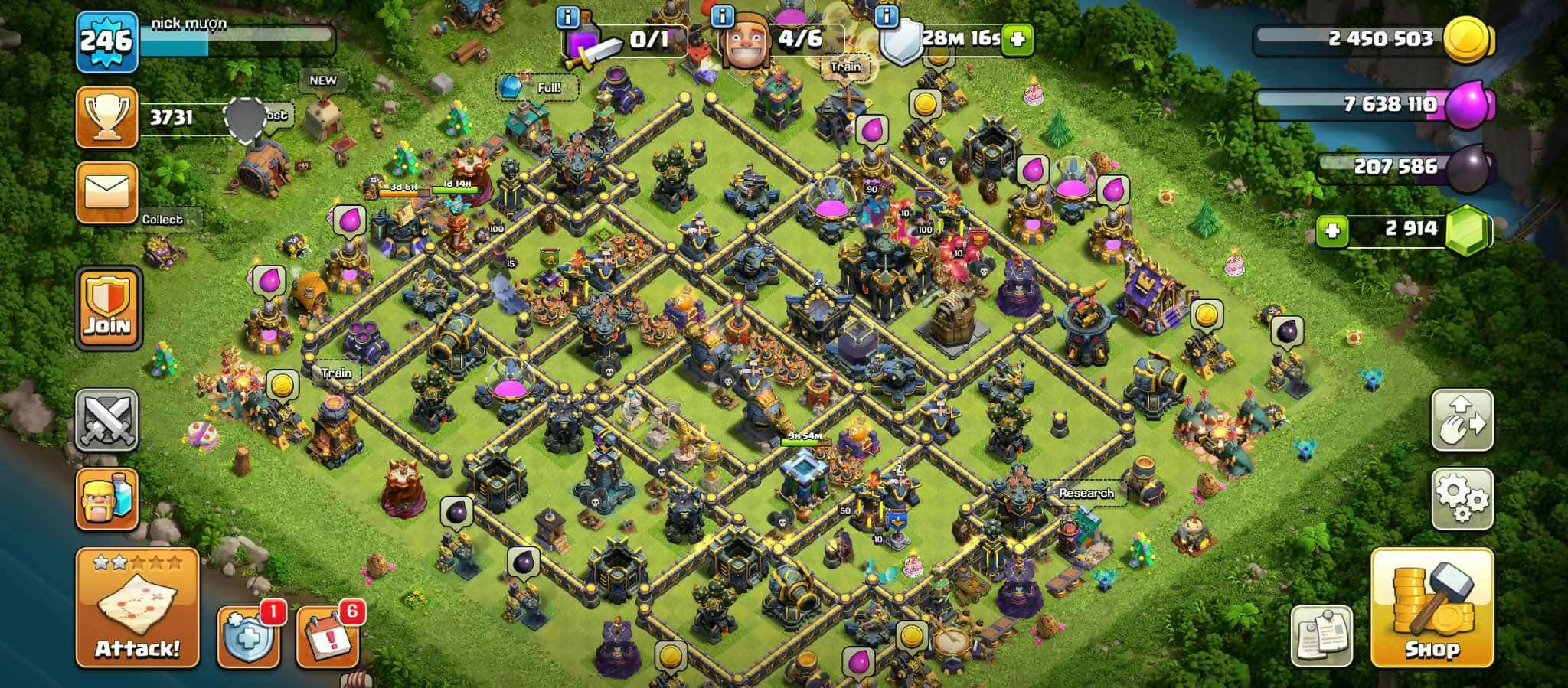Open the level 246 player profile
Viewport: 1568px width, 688px height.
coord(107,41)
